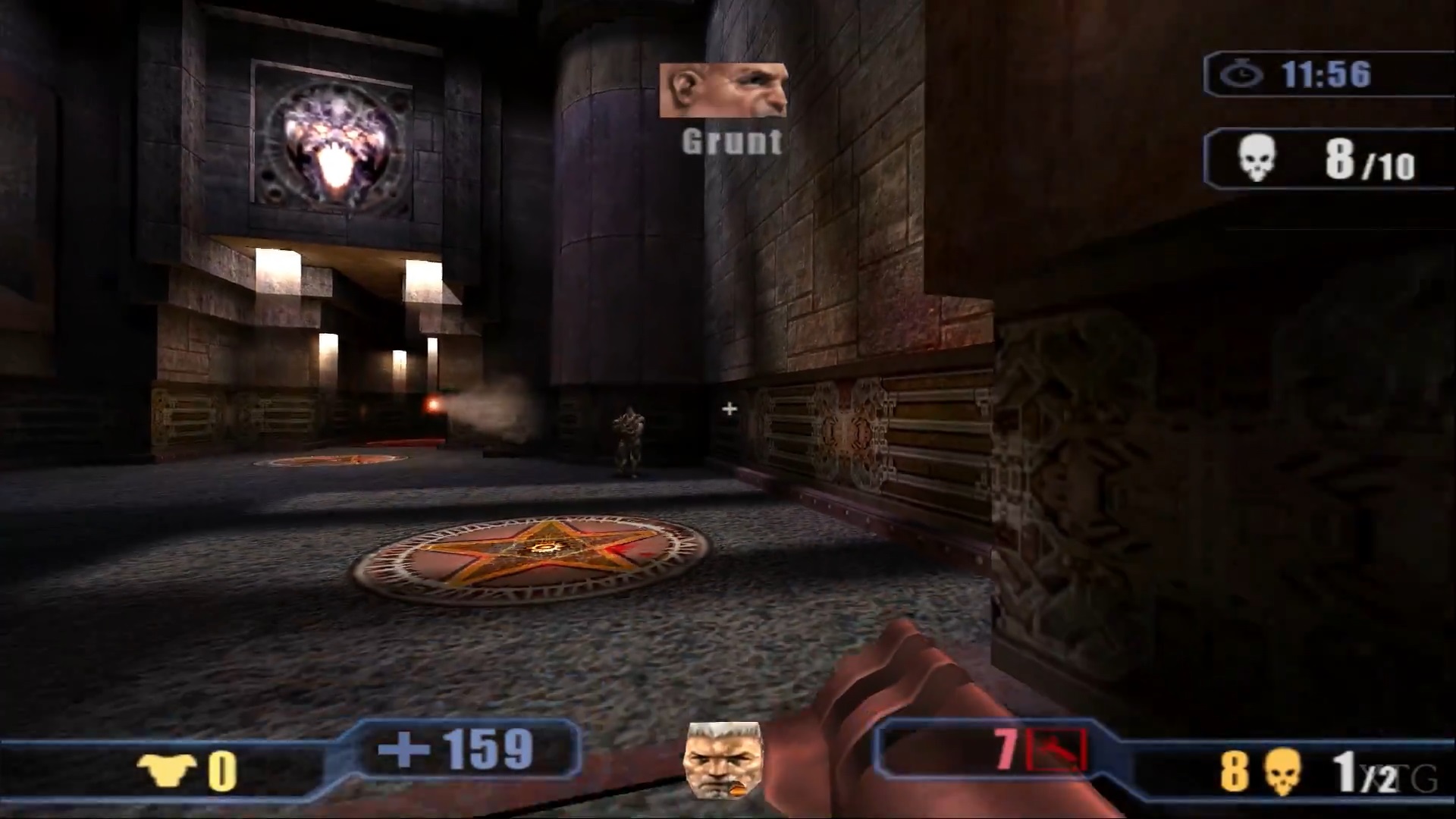The height and width of the screenshot is (819, 1456).
Task: Click the stopwatch timer icon
Action: tap(1241, 74)
